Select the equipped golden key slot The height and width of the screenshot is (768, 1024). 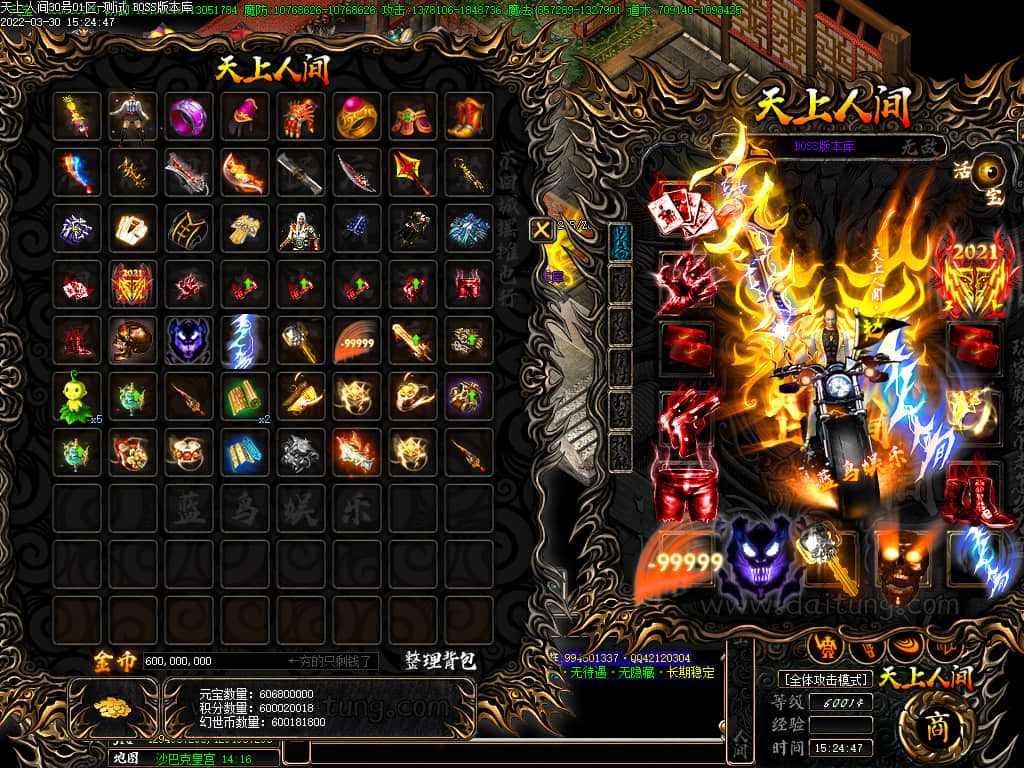(826, 558)
